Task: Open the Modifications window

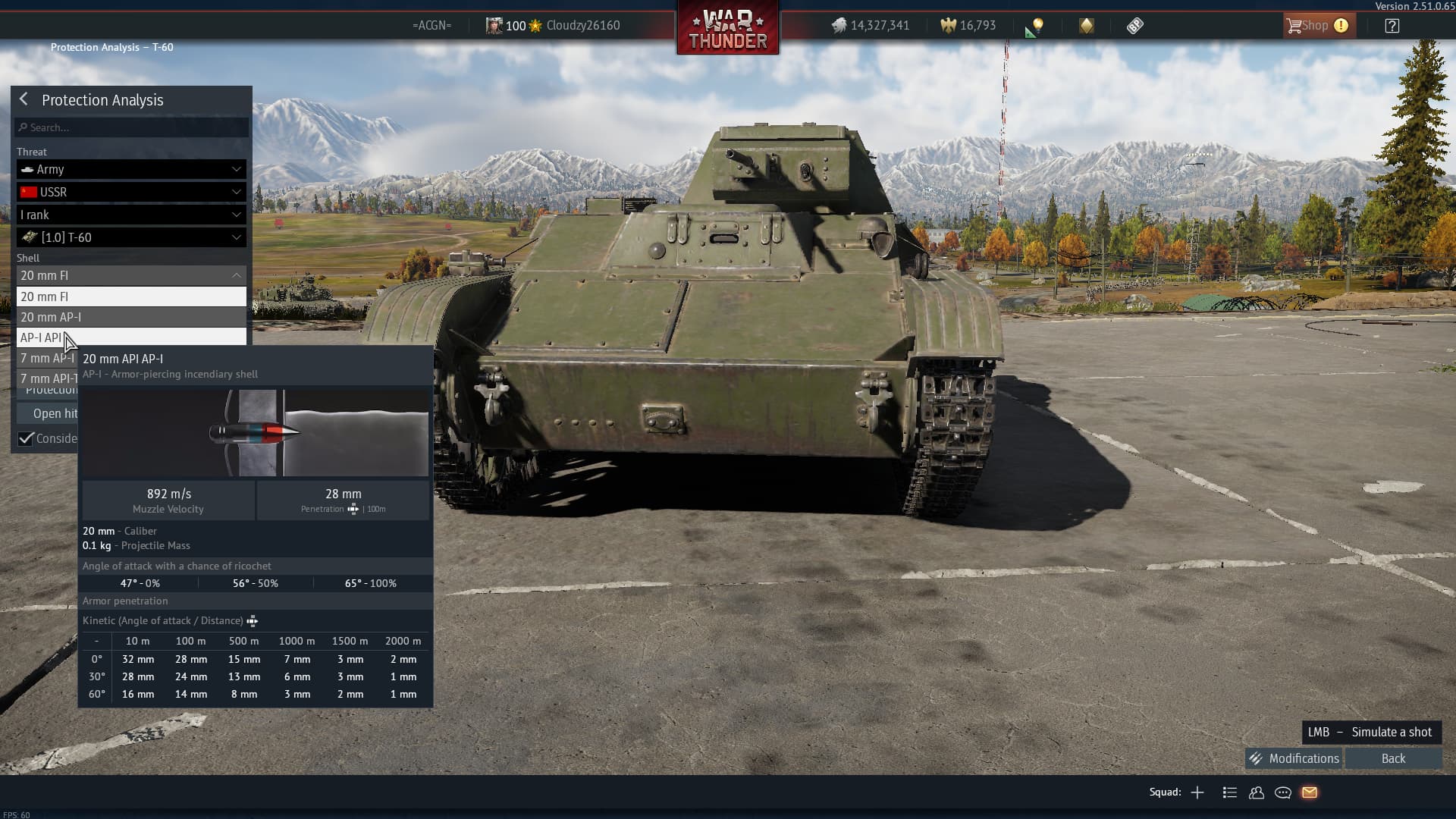Action: pyautogui.click(x=1294, y=758)
